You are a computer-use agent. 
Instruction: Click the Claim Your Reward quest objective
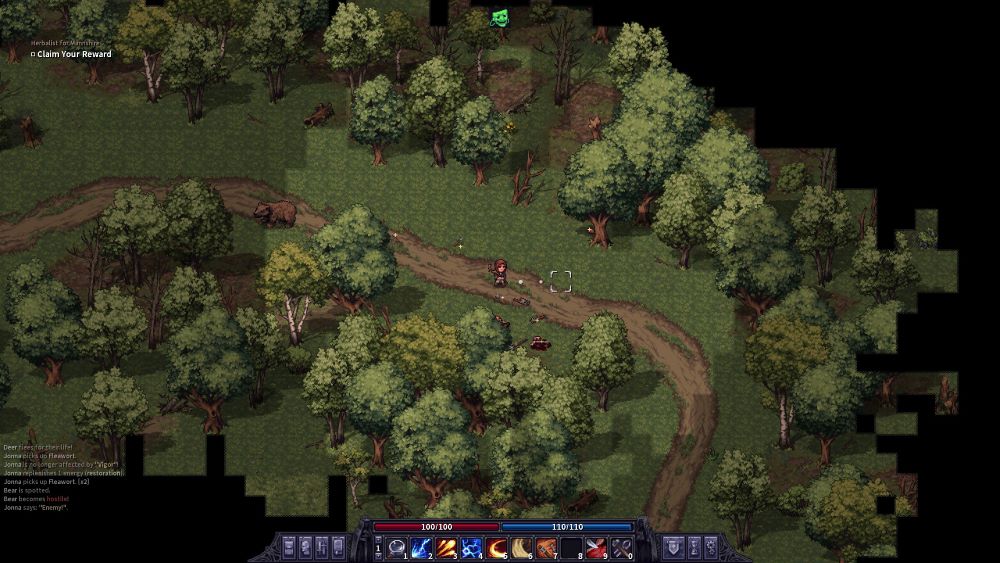tap(69, 54)
